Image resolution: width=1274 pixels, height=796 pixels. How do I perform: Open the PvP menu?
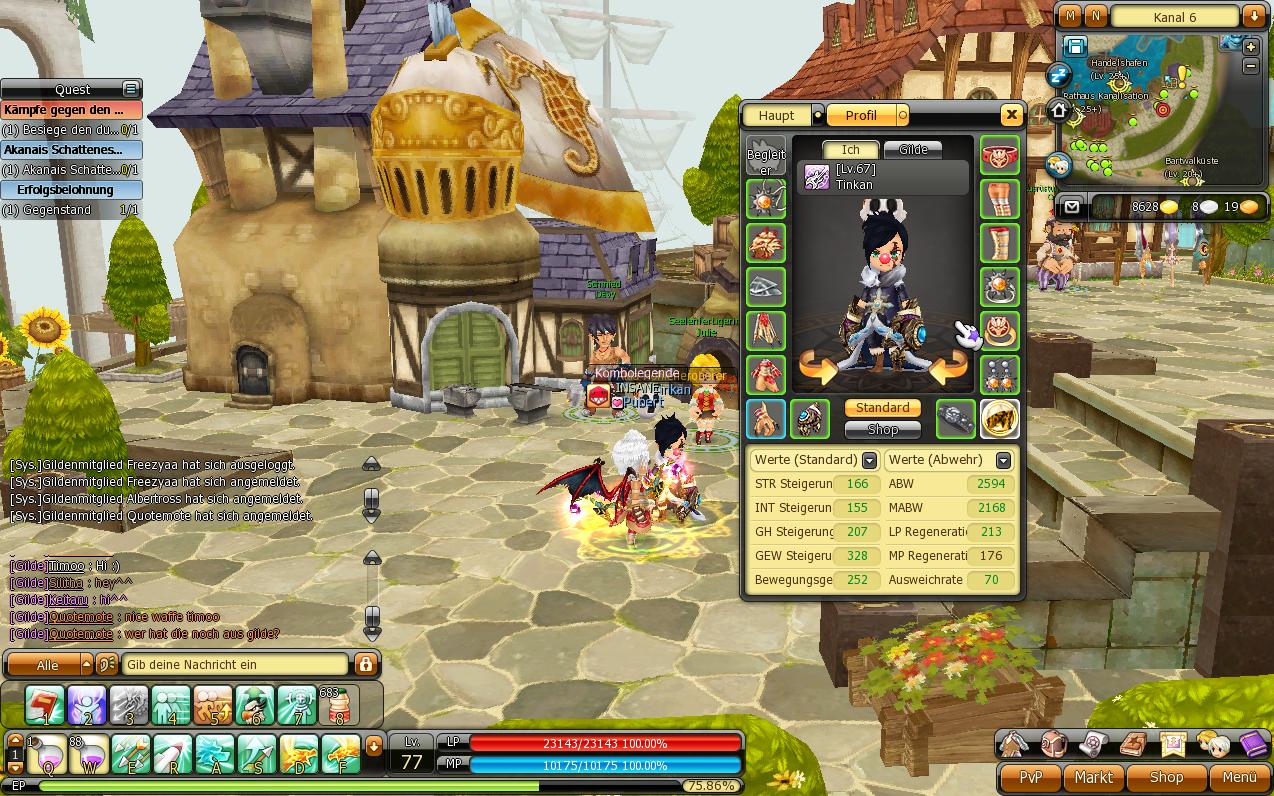1030,777
